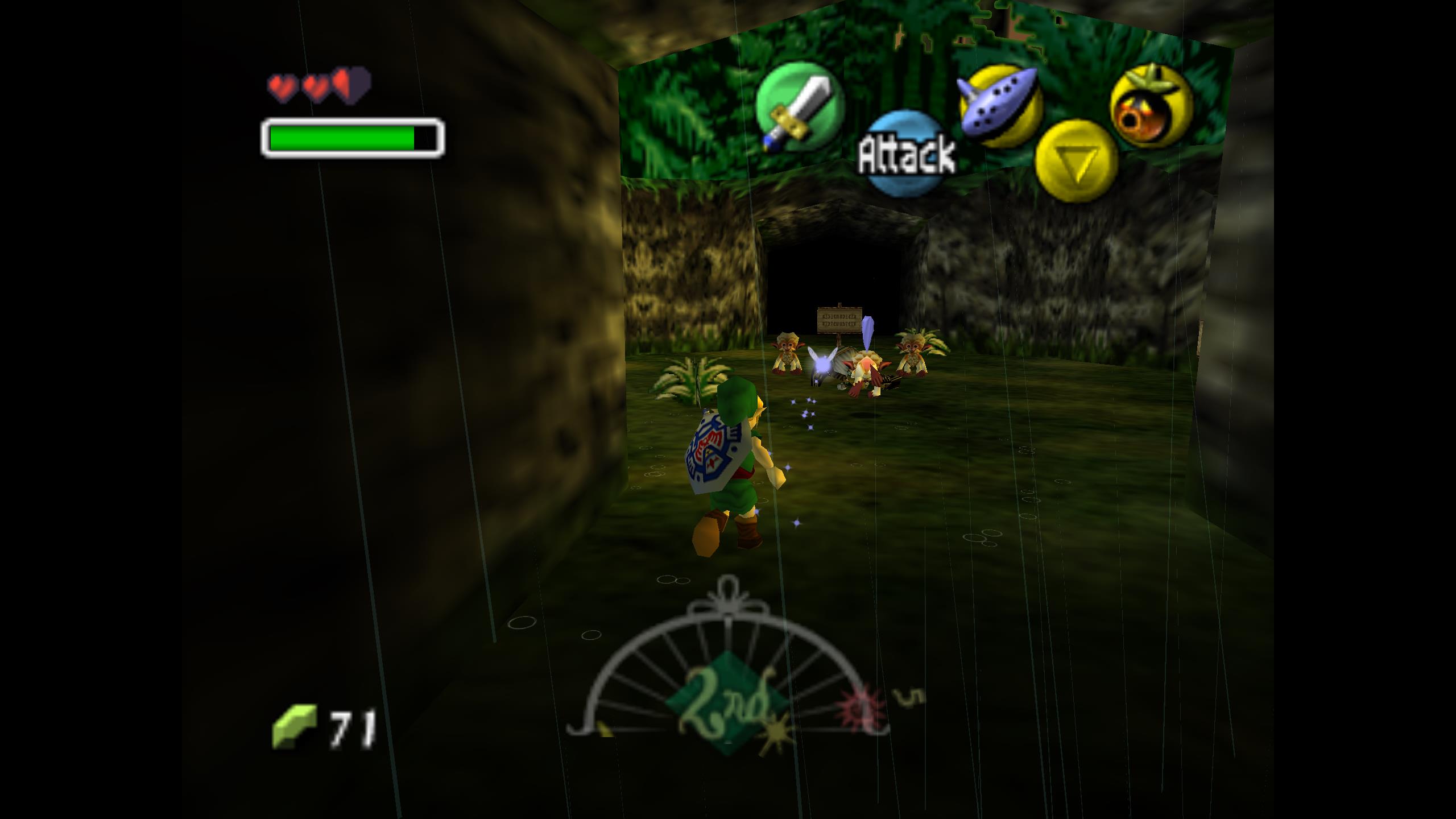This screenshot has width=1456, height=819.
Task: Click the empty yellow down-arrow item slot
Action: click(x=1076, y=162)
